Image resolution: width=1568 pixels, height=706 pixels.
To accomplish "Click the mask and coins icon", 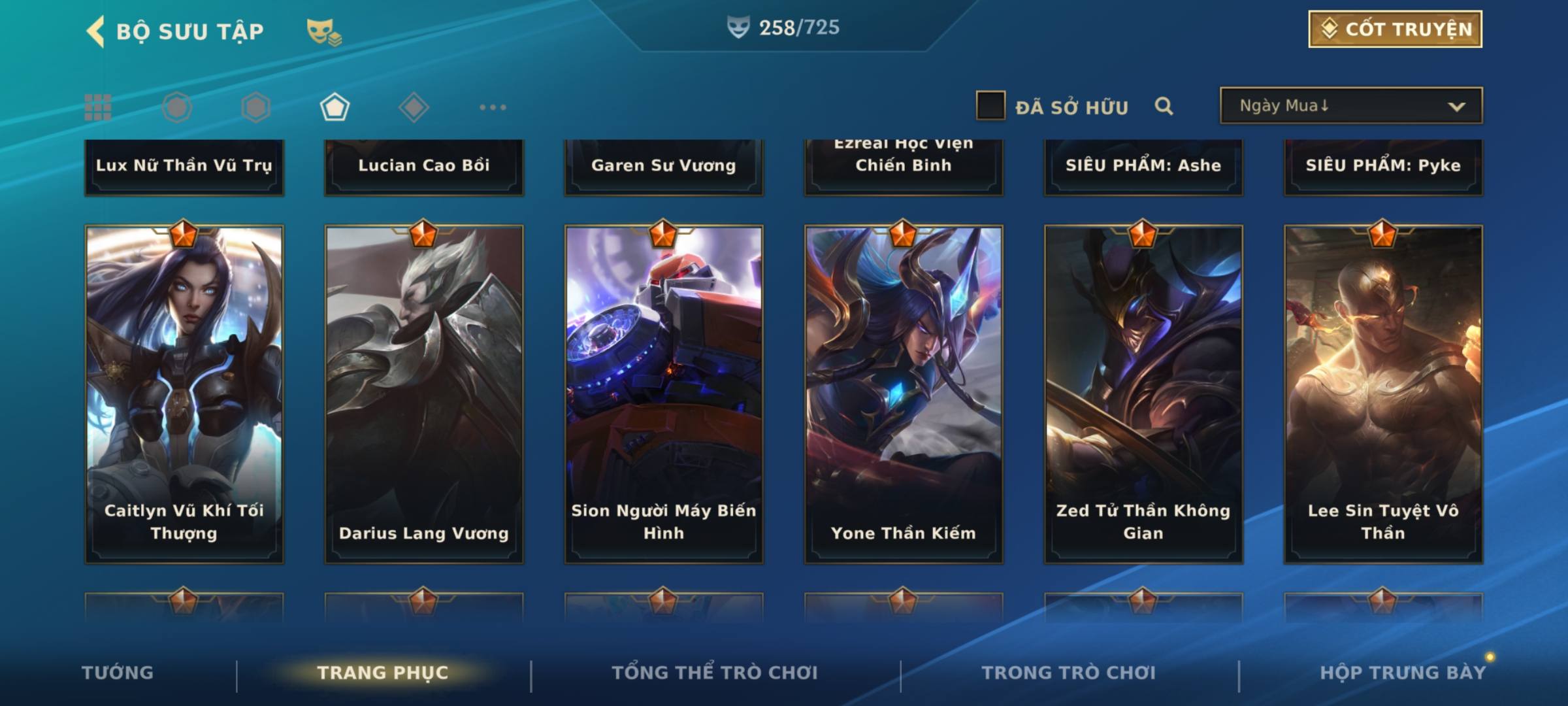I will pyautogui.click(x=324, y=31).
